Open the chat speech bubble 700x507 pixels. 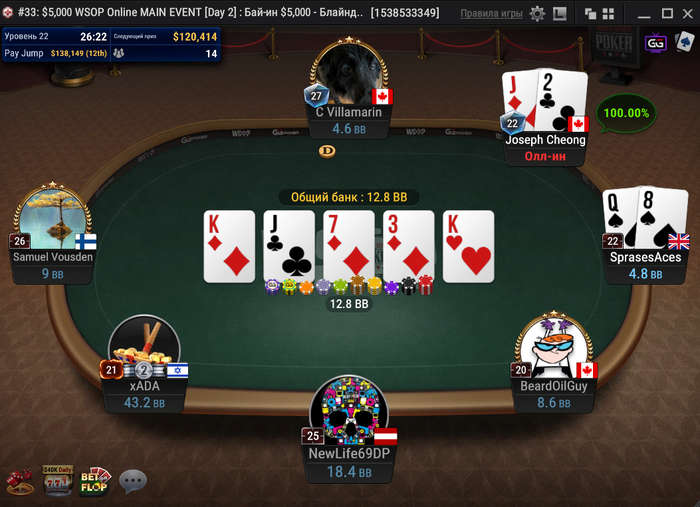tap(133, 482)
